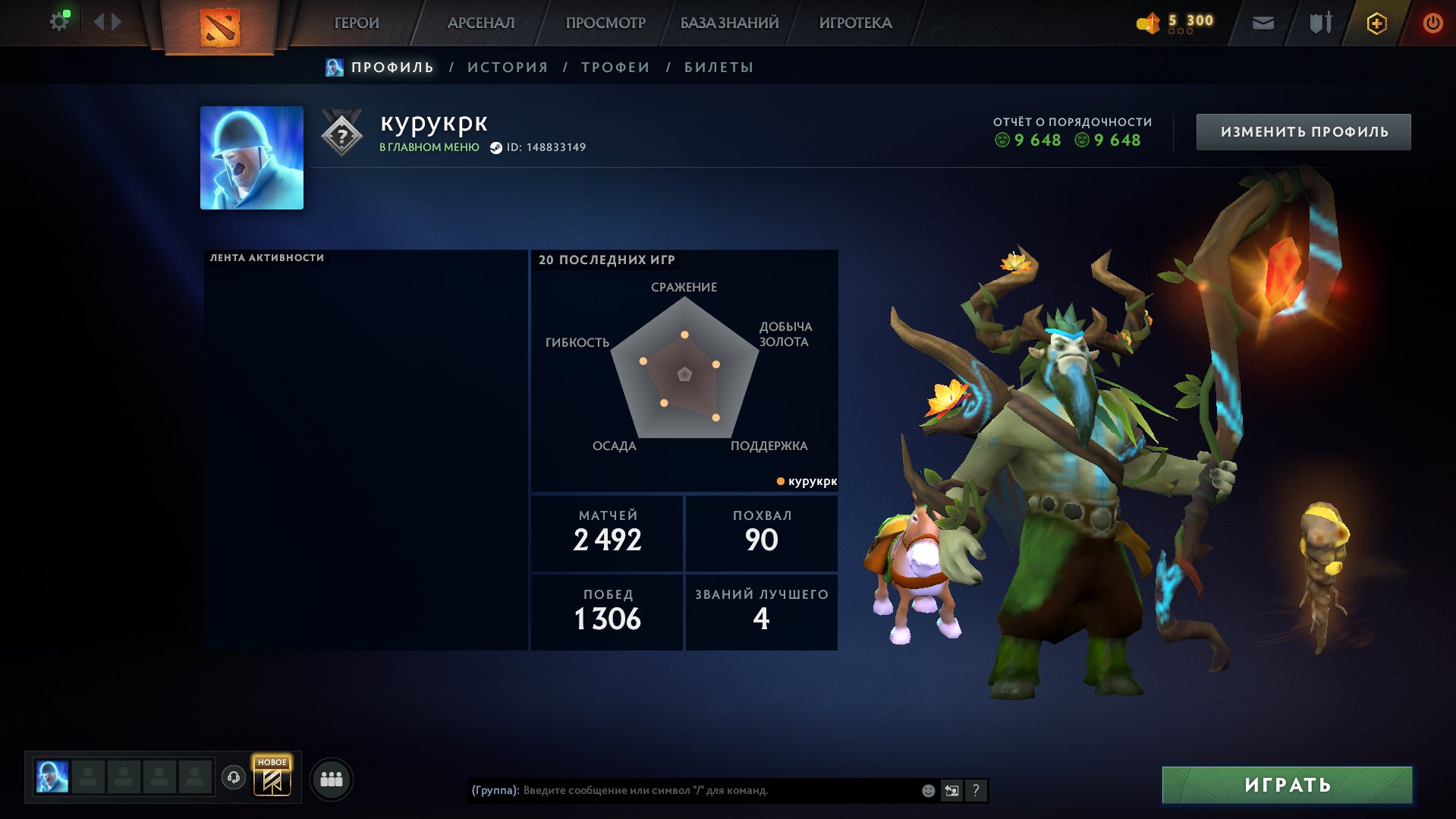This screenshot has width=1456, height=819.
Task: Click the question mark help icon
Action: click(975, 791)
